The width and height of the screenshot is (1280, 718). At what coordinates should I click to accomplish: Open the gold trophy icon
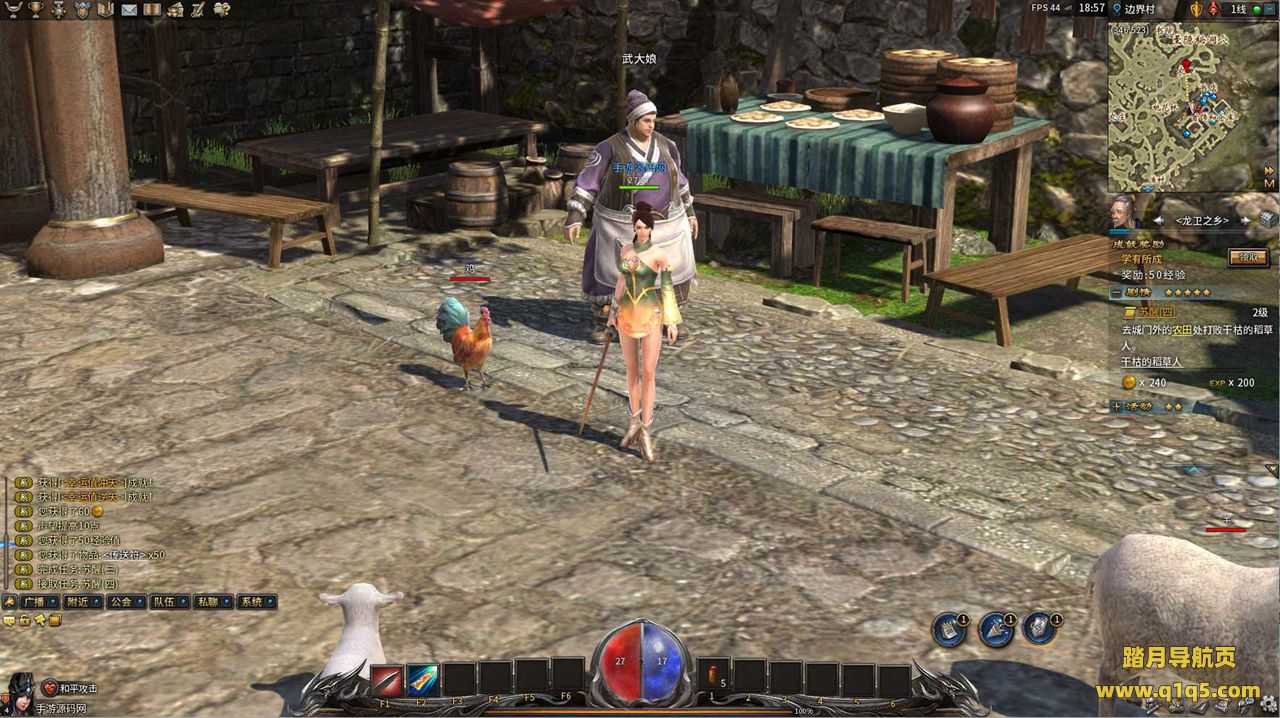(36, 9)
